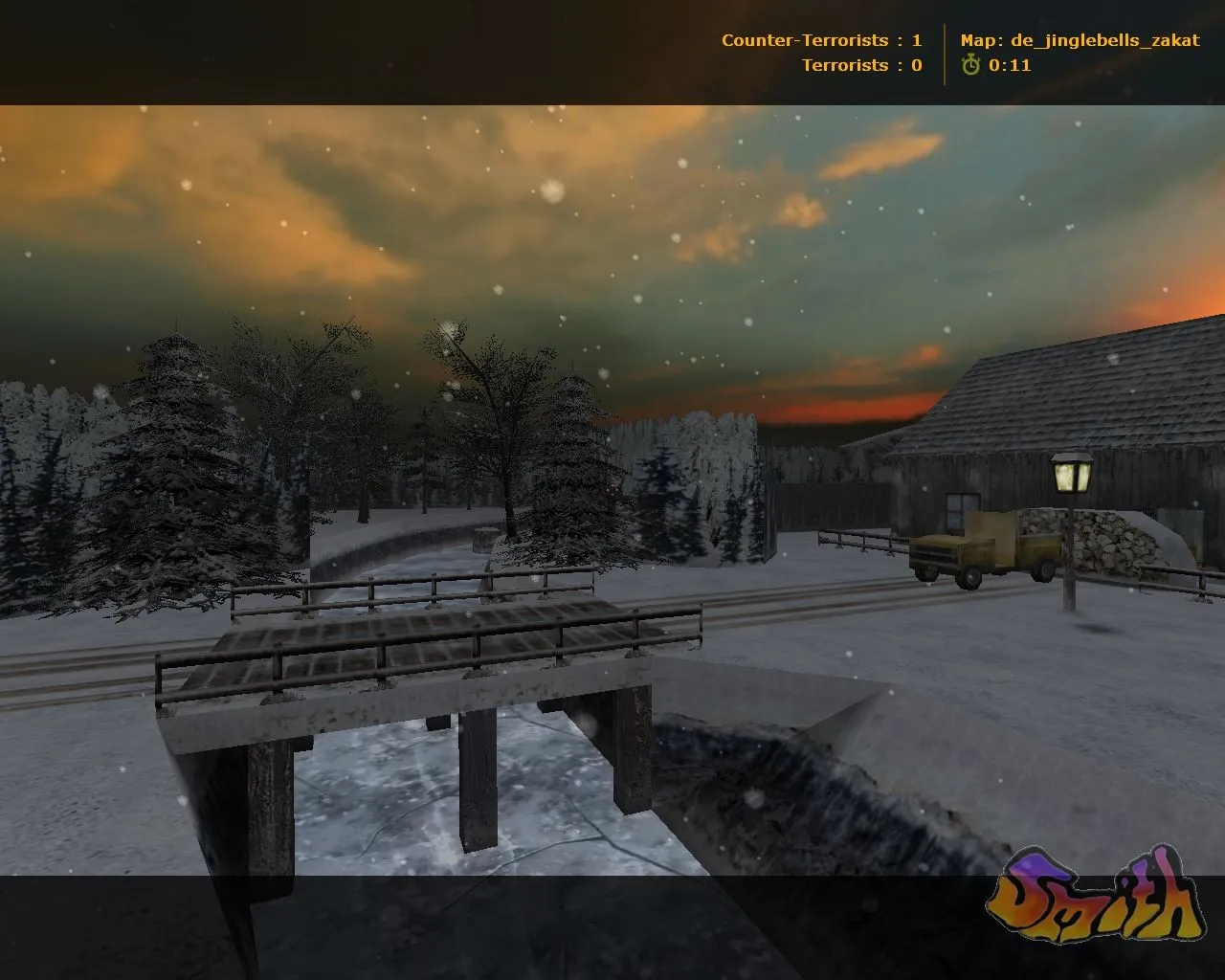Image resolution: width=1225 pixels, height=980 pixels.
Task: Click the Counter-Terrorists score label
Action: point(805,39)
